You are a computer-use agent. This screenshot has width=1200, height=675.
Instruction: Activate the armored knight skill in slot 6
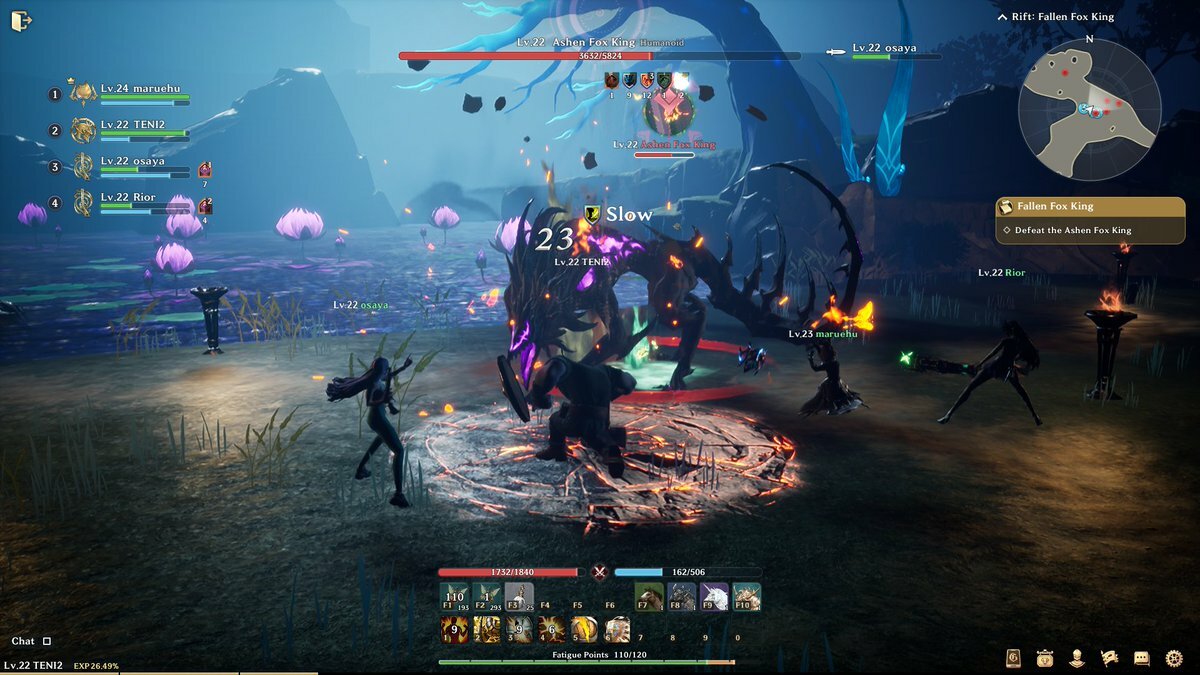click(616, 629)
